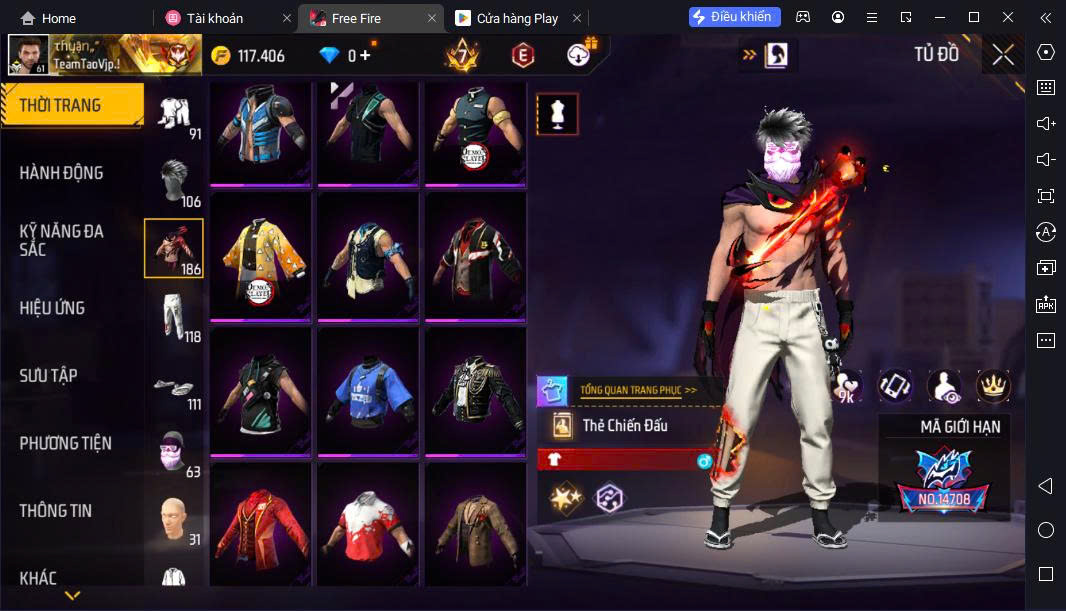Open TỔNG QUAN TRANG PHỤC overview
The height and width of the screenshot is (611, 1066).
pyautogui.click(x=637, y=390)
